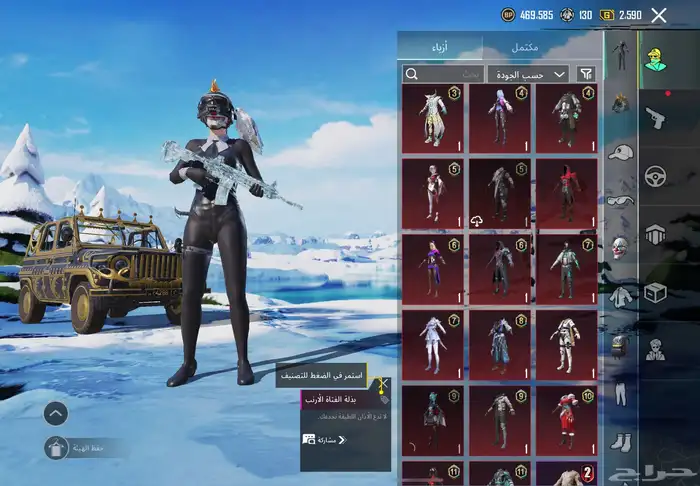
Task: Select the pistol weapons category
Action: pyautogui.click(x=656, y=117)
